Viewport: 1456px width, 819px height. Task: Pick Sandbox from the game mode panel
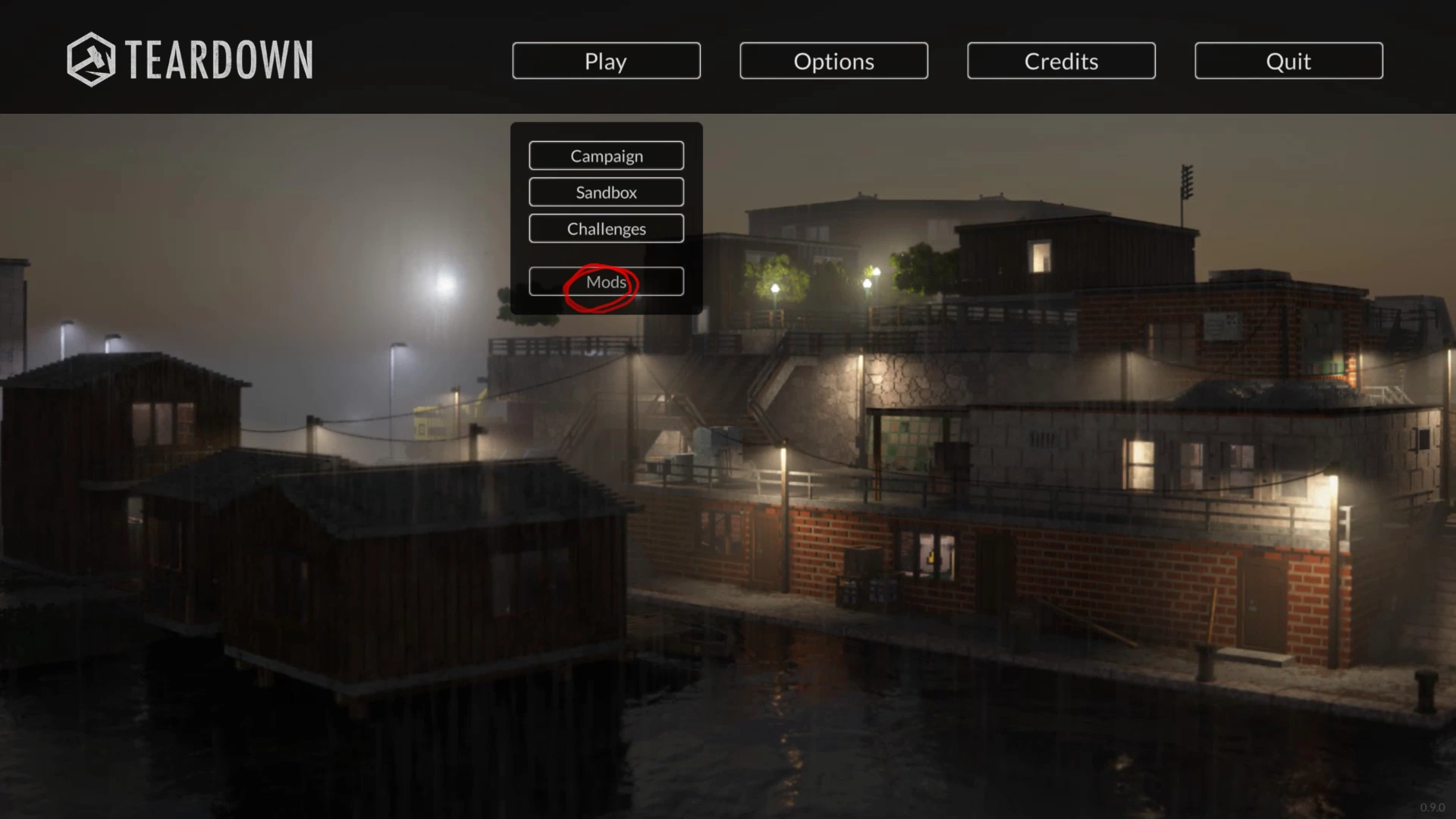click(x=606, y=192)
